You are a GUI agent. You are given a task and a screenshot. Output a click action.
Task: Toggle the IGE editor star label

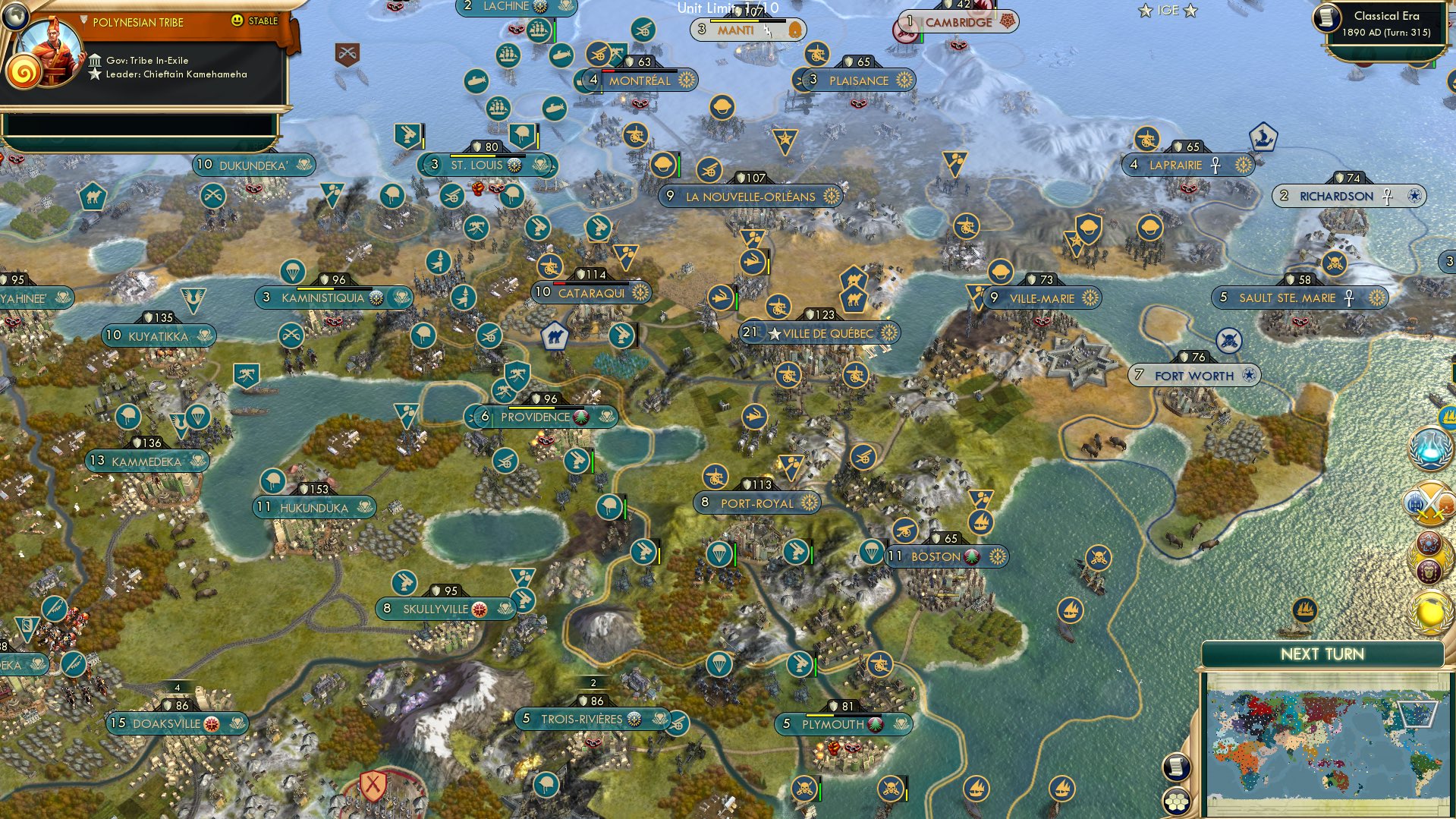coord(1167,10)
